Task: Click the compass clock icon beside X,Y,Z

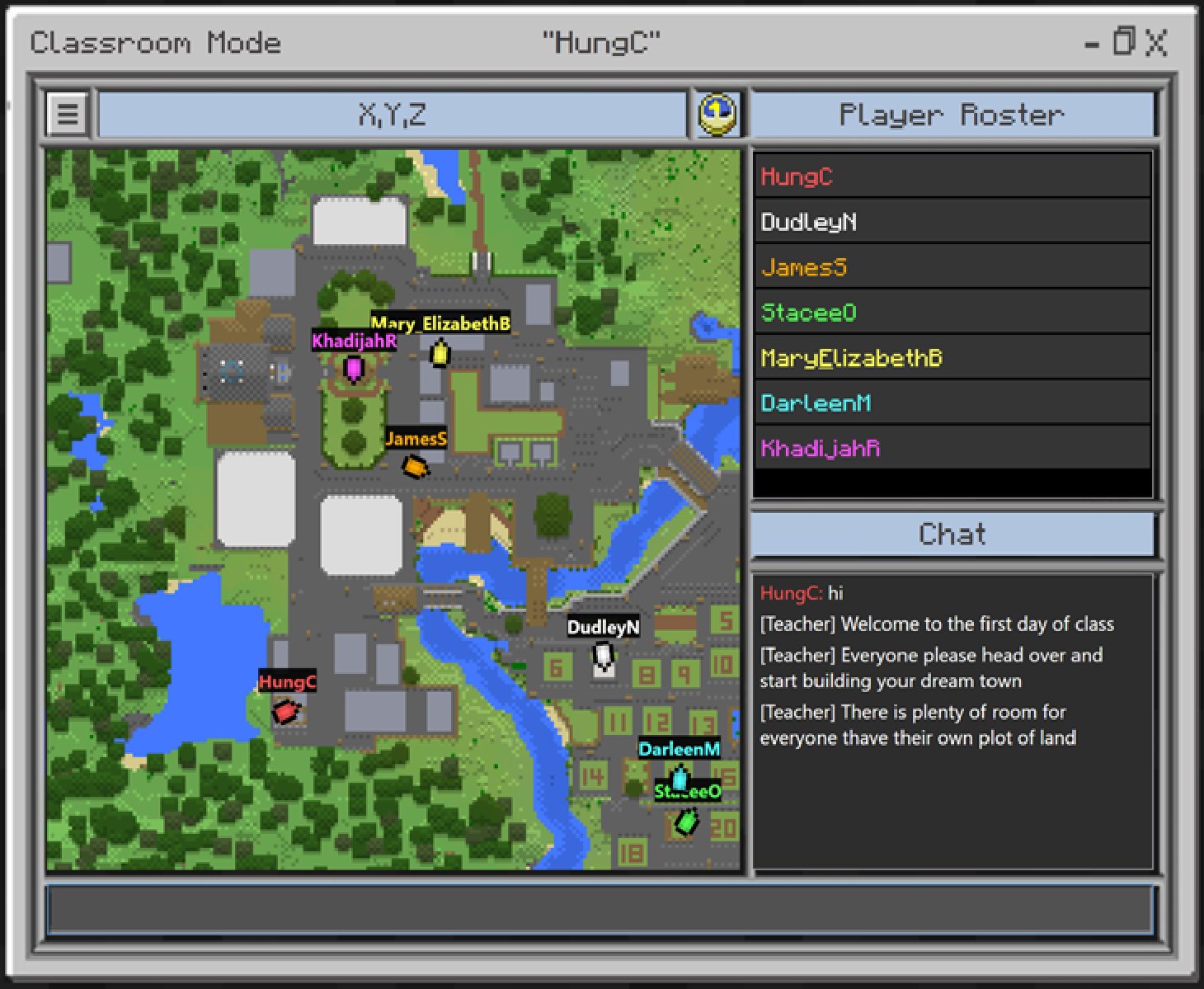Action: (x=717, y=114)
